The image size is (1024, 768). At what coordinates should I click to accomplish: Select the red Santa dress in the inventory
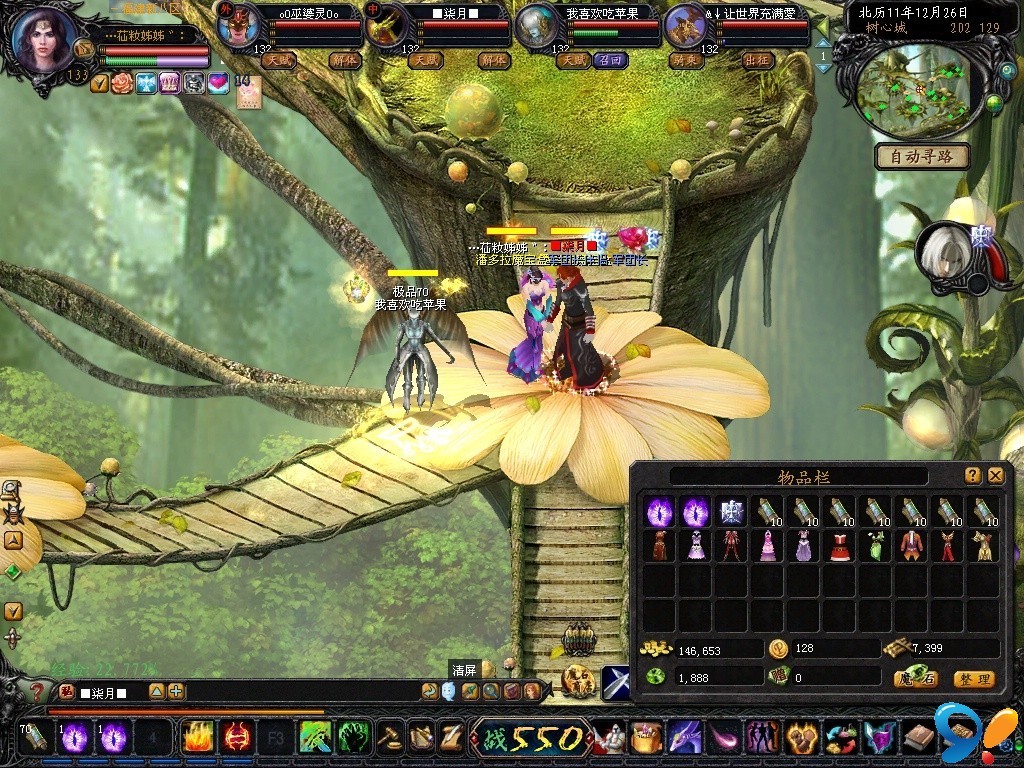840,546
